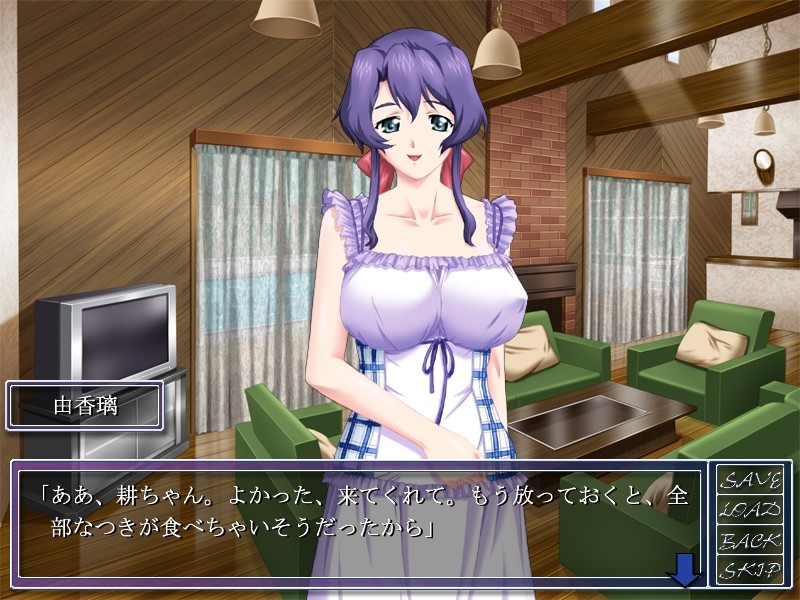Open the LOAD game menu
Image resolution: width=800 pixels, height=600 pixels.
pos(750,510)
